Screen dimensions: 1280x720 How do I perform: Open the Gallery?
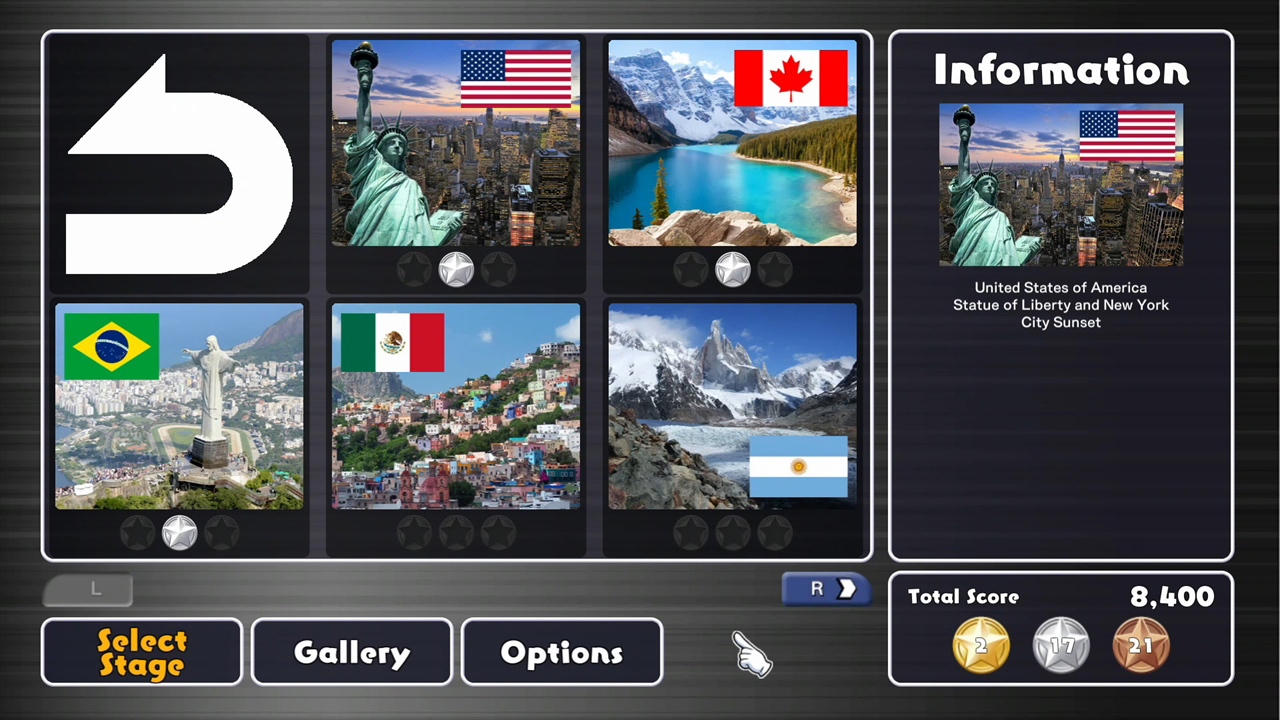tap(351, 652)
